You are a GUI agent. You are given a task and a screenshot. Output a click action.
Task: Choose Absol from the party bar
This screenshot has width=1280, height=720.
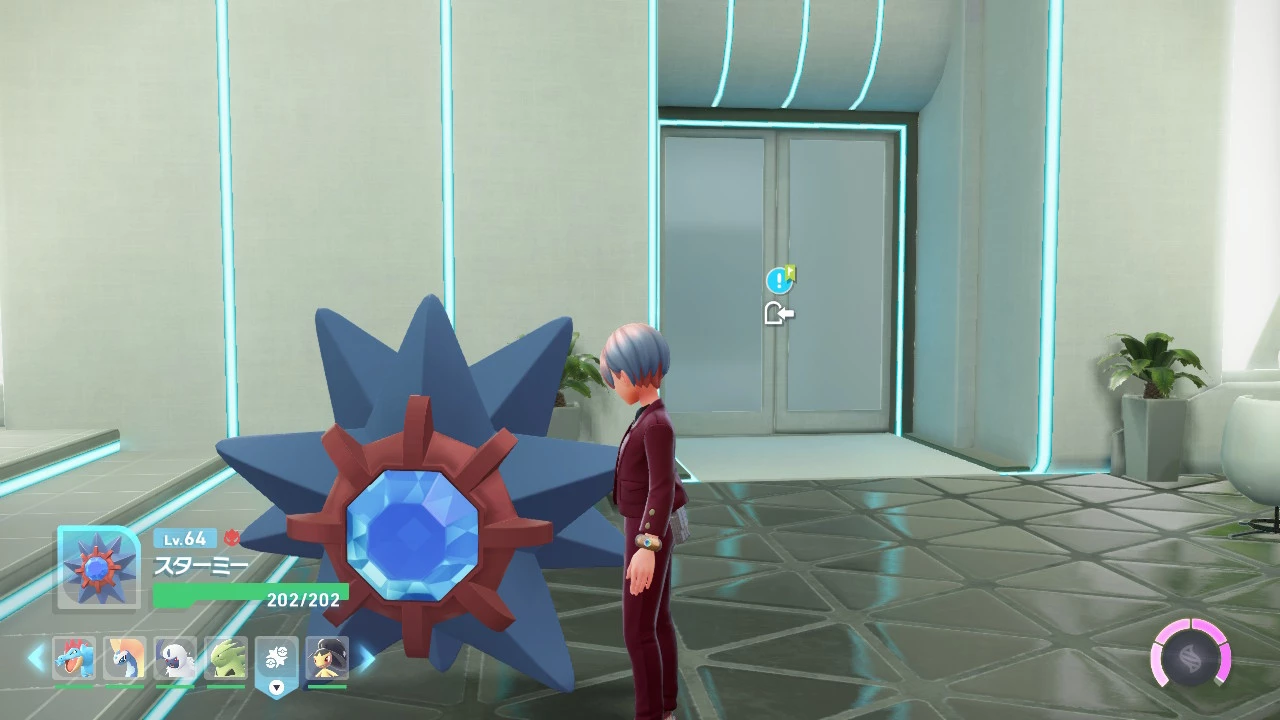coord(176,658)
